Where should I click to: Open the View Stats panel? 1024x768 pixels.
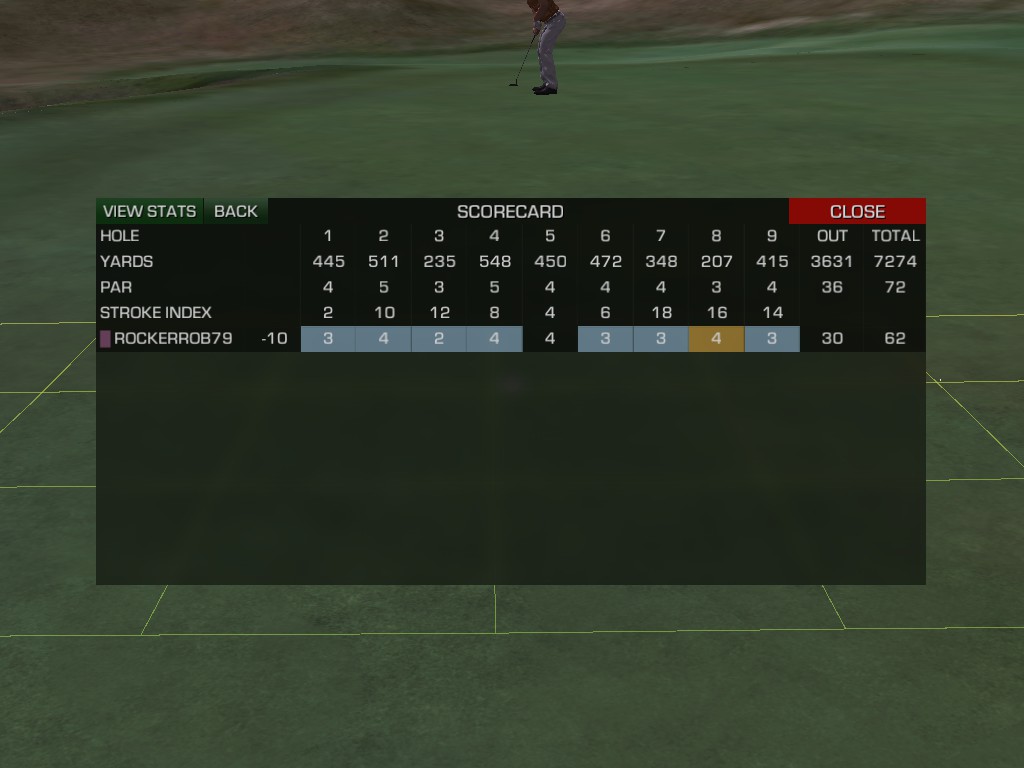pyautogui.click(x=150, y=211)
